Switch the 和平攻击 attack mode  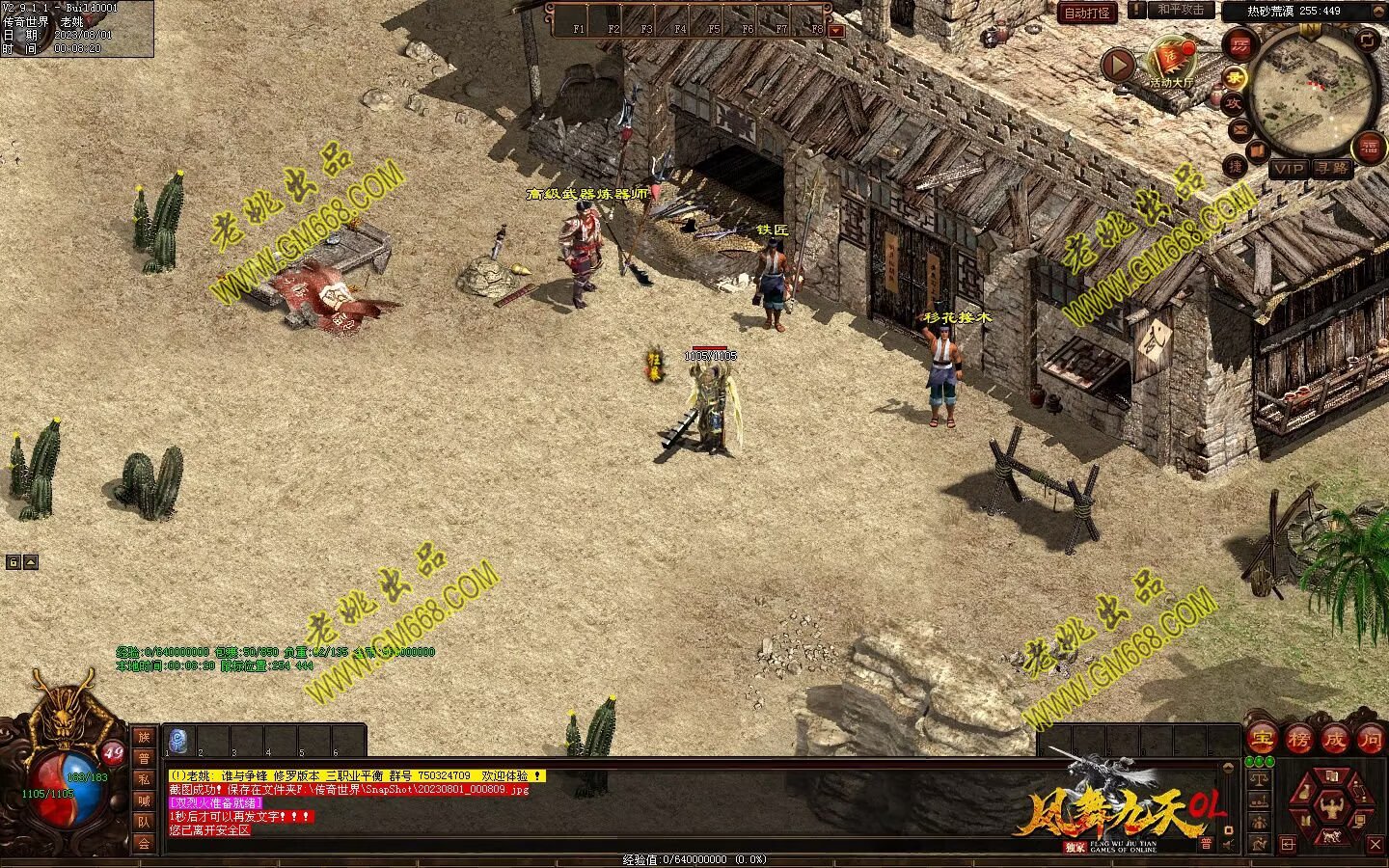click(x=1181, y=10)
